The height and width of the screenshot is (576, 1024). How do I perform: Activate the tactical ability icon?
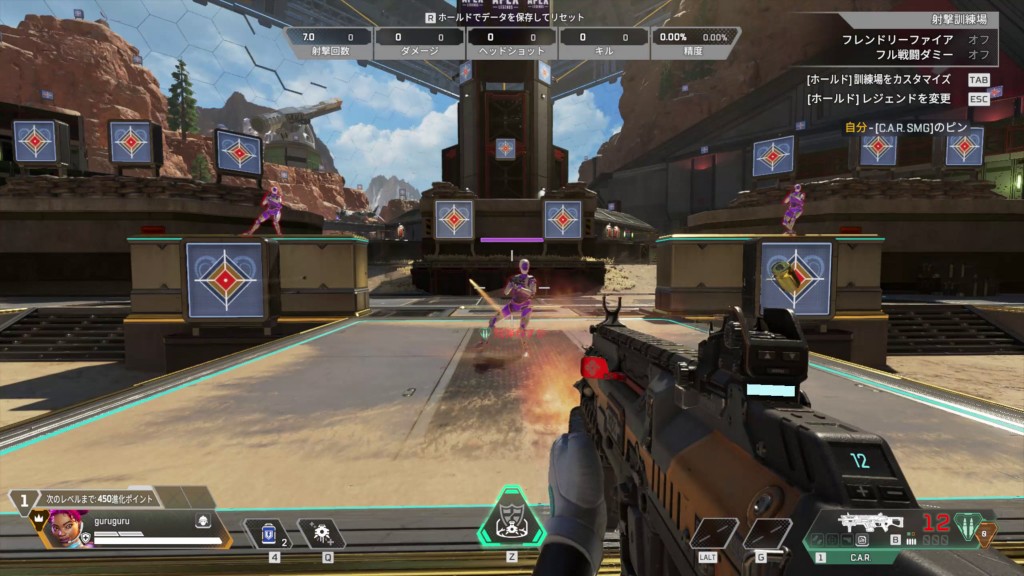(321, 534)
